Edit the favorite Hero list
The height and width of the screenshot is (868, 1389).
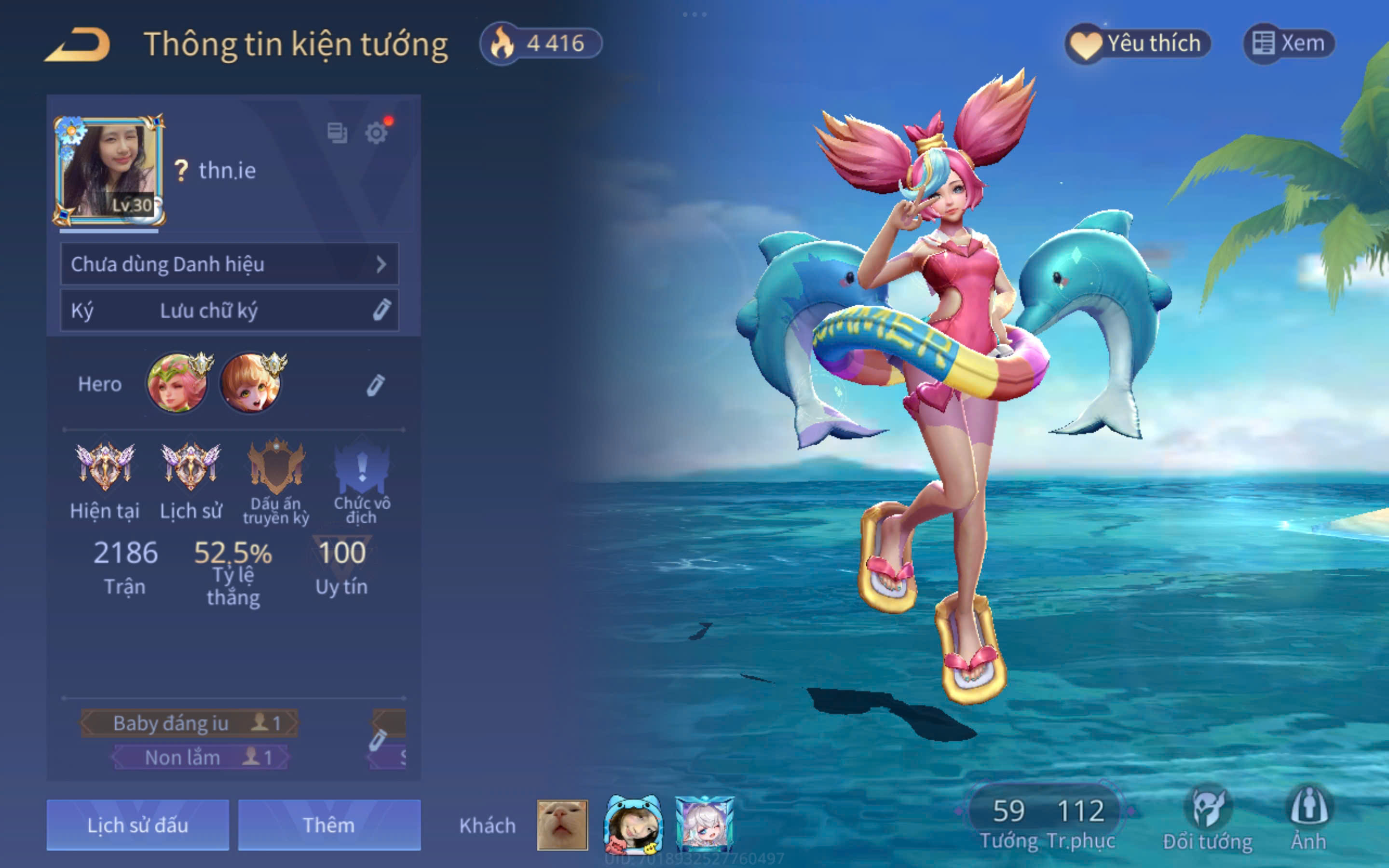click(x=375, y=385)
